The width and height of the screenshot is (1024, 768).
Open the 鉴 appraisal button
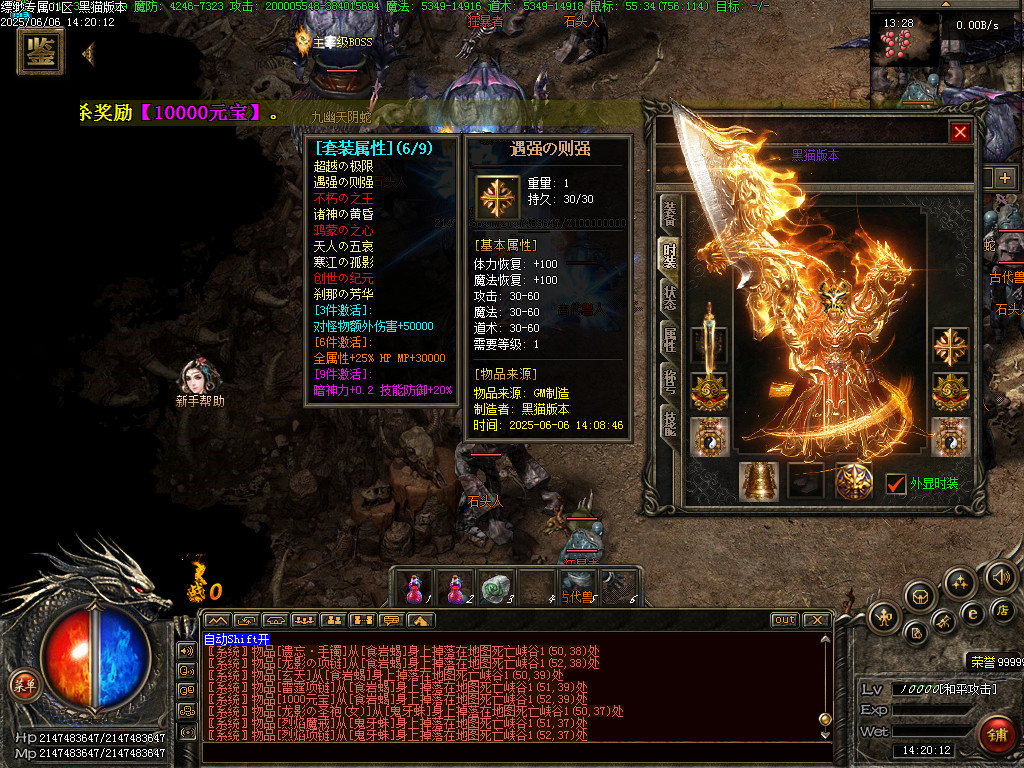pyautogui.click(x=41, y=53)
